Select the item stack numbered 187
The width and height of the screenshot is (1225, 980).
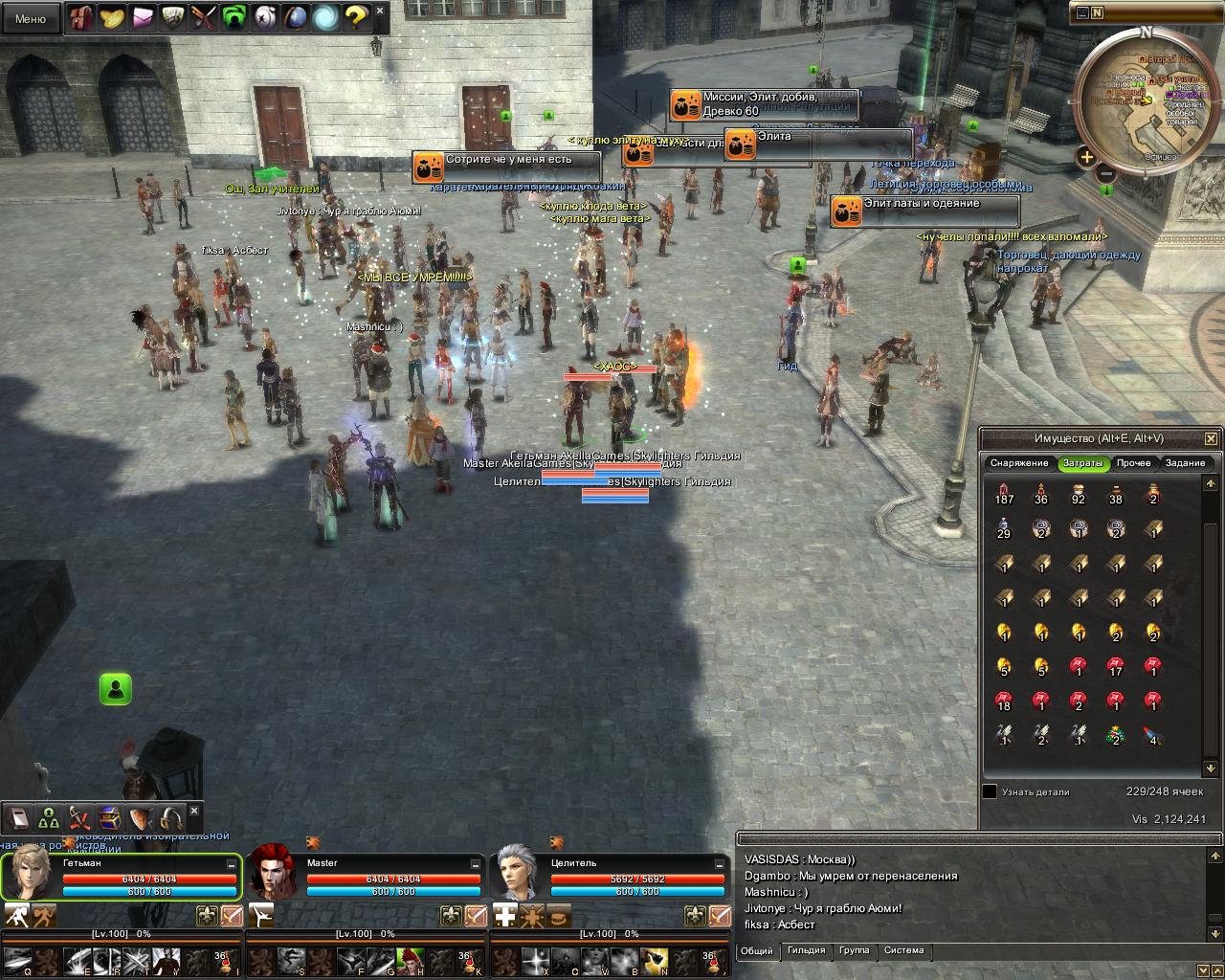pos(1004,494)
